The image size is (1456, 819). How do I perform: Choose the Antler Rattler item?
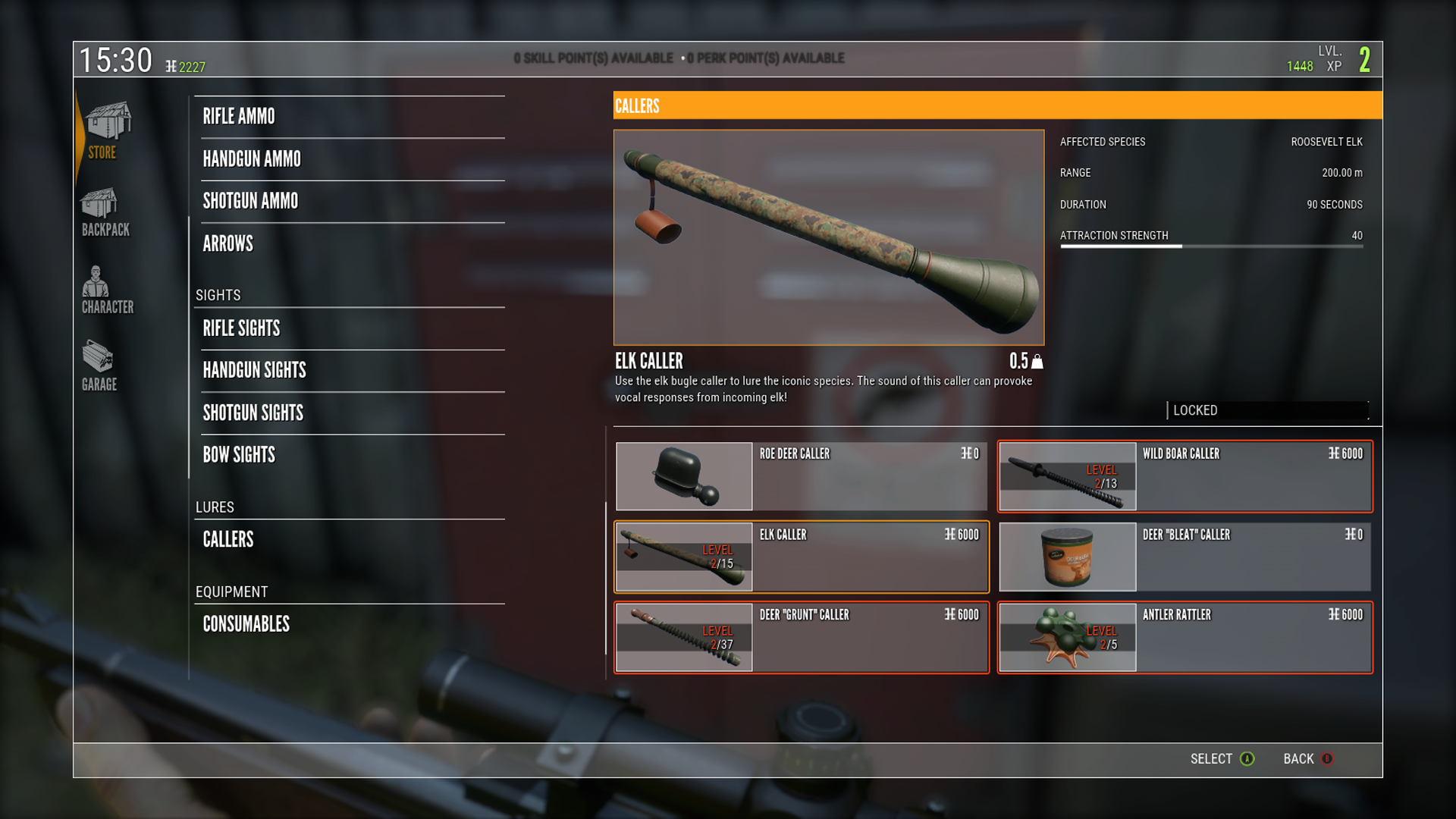click(1185, 637)
